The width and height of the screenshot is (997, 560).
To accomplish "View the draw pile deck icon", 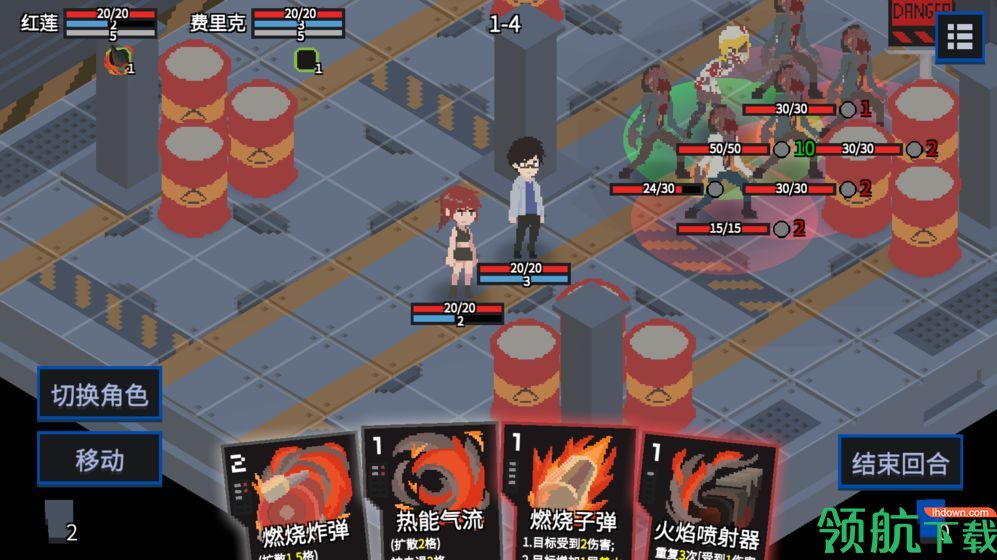I will [57, 521].
